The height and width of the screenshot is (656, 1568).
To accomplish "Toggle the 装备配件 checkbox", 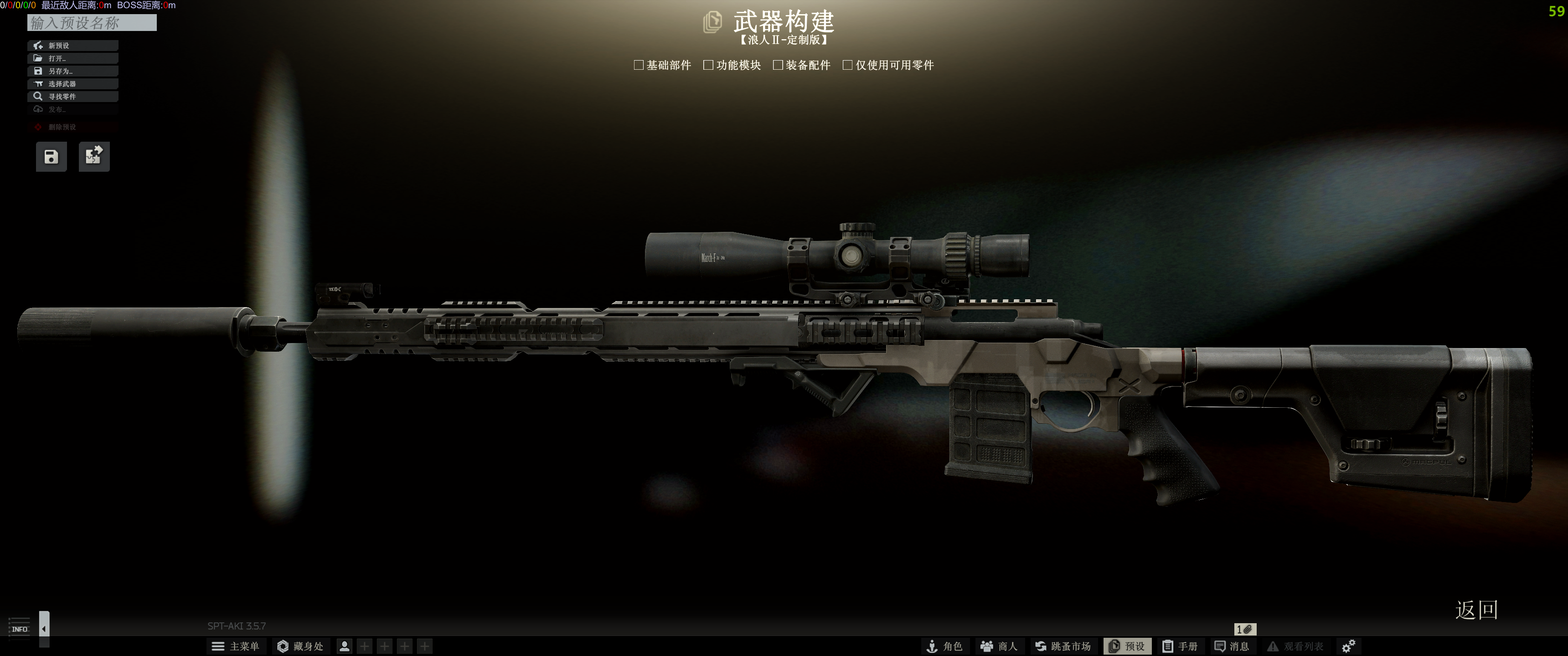I will point(778,65).
